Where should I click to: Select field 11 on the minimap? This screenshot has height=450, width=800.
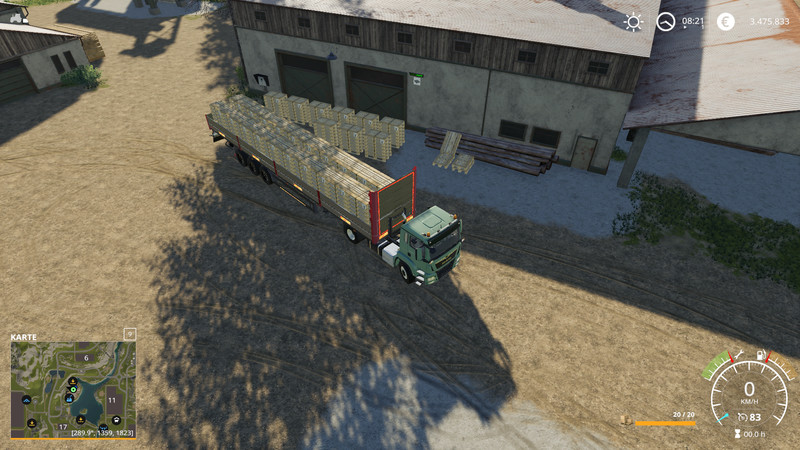pyautogui.click(x=112, y=399)
